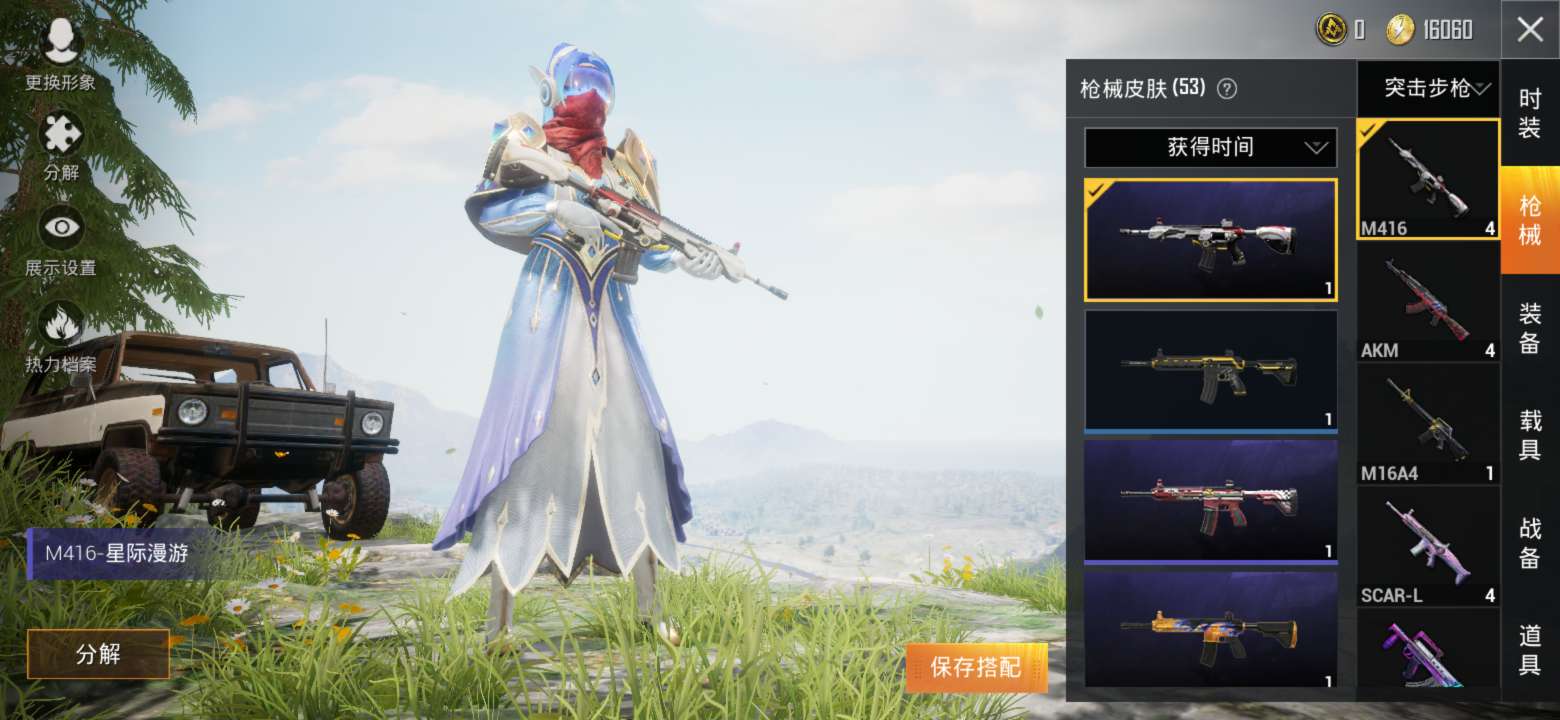This screenshot has height=720, width=1560.
Task: Select the black and gold M416 skin
Action: [x=1210, y=369]
